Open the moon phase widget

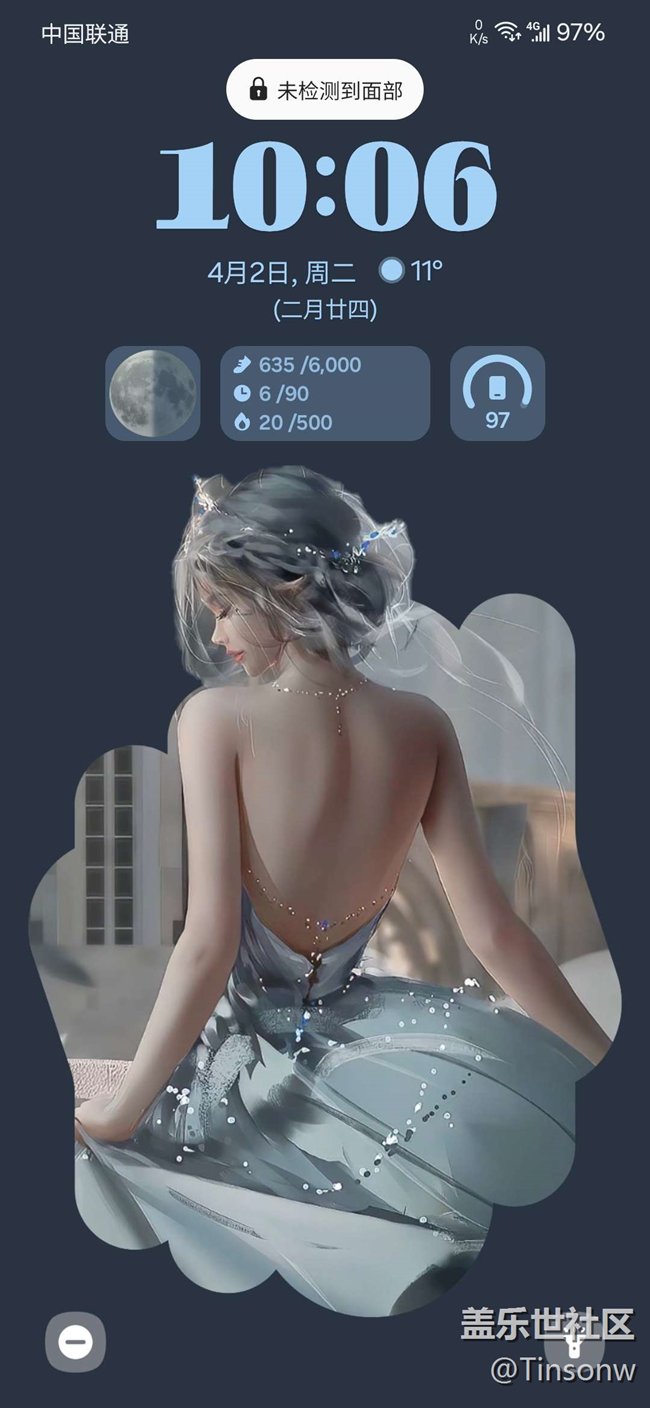[x=152, y=393]
